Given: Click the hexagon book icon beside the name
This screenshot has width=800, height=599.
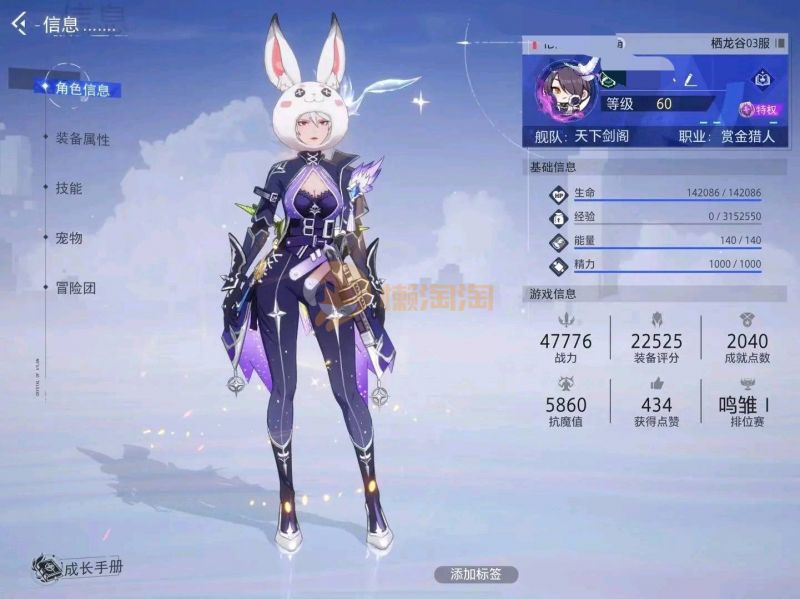Looking at the screenshot, I should [x=761, y=77].
